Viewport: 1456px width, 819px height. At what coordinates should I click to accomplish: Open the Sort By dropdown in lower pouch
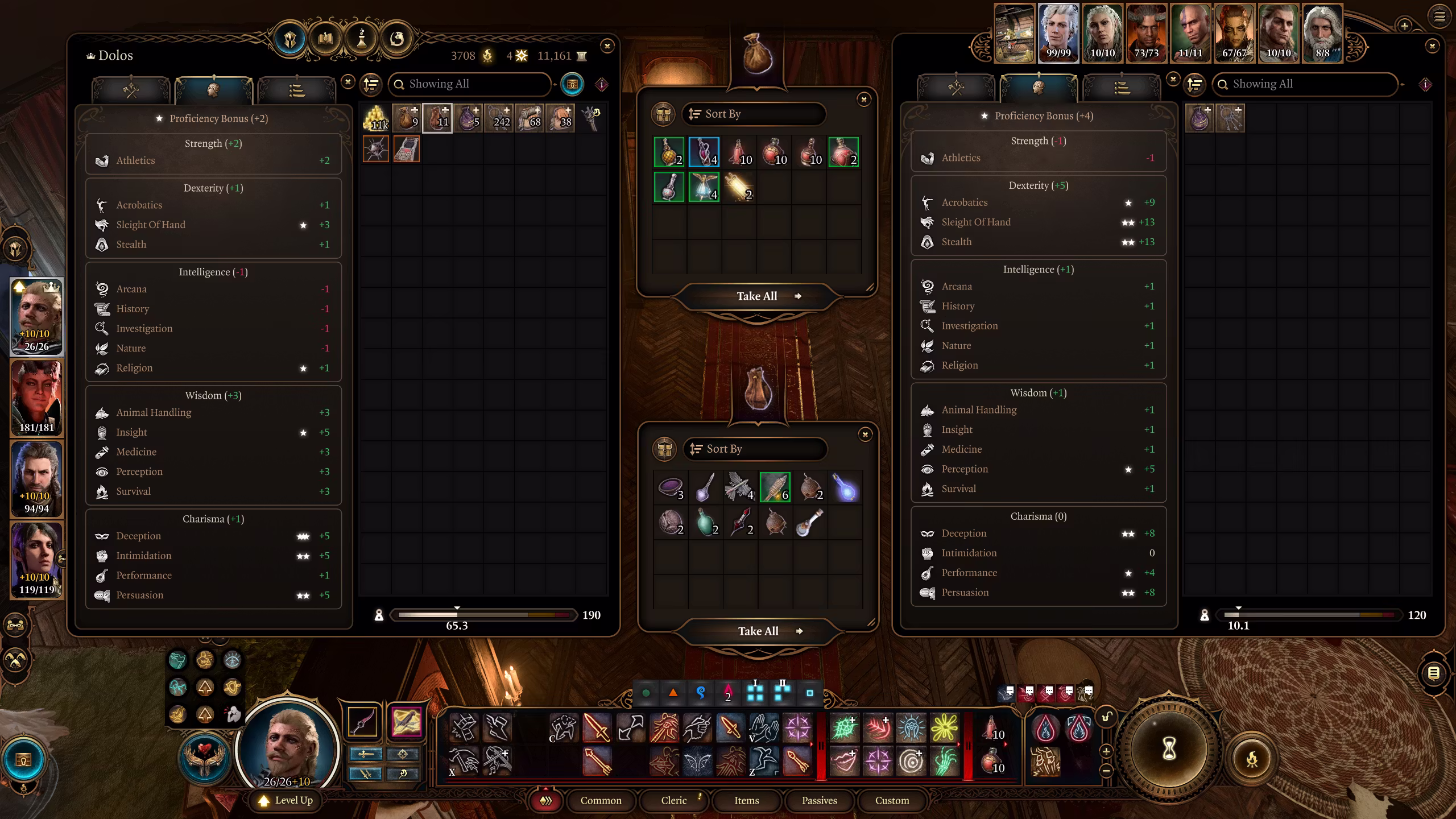click(x=754, y=449)
